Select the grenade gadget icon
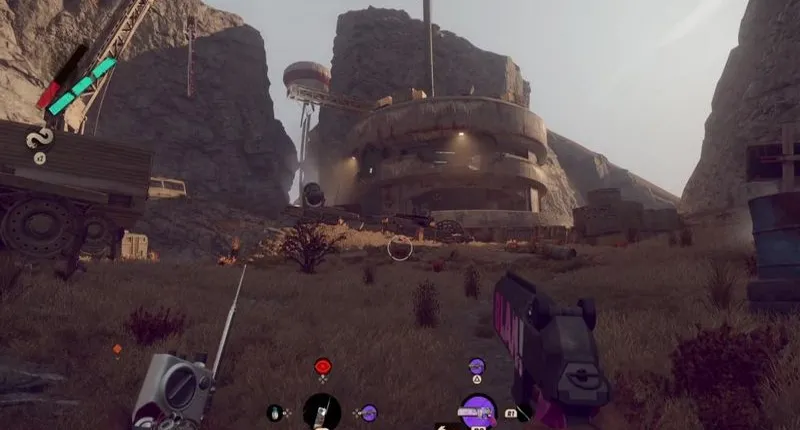 (x=275, y=412)
